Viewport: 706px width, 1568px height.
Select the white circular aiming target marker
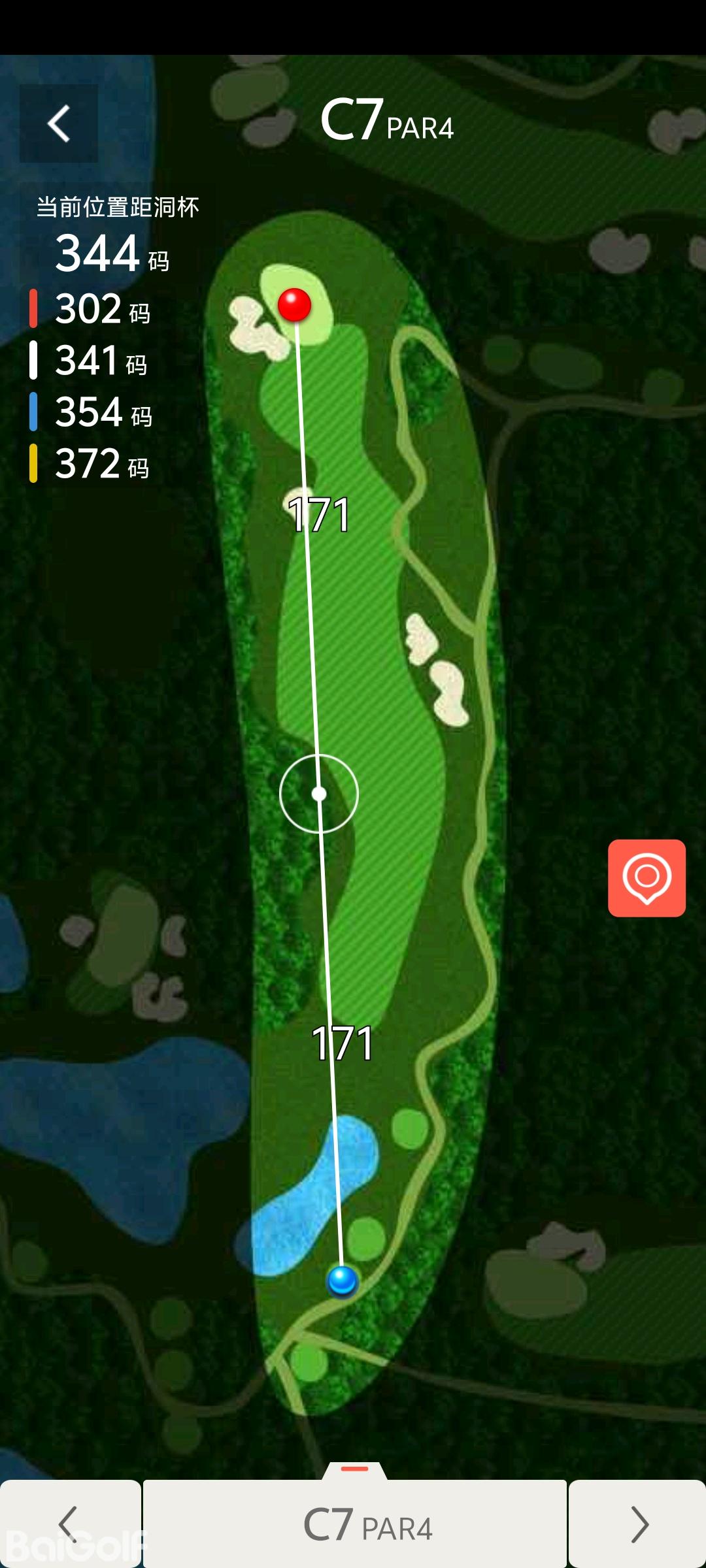point(319,794)
